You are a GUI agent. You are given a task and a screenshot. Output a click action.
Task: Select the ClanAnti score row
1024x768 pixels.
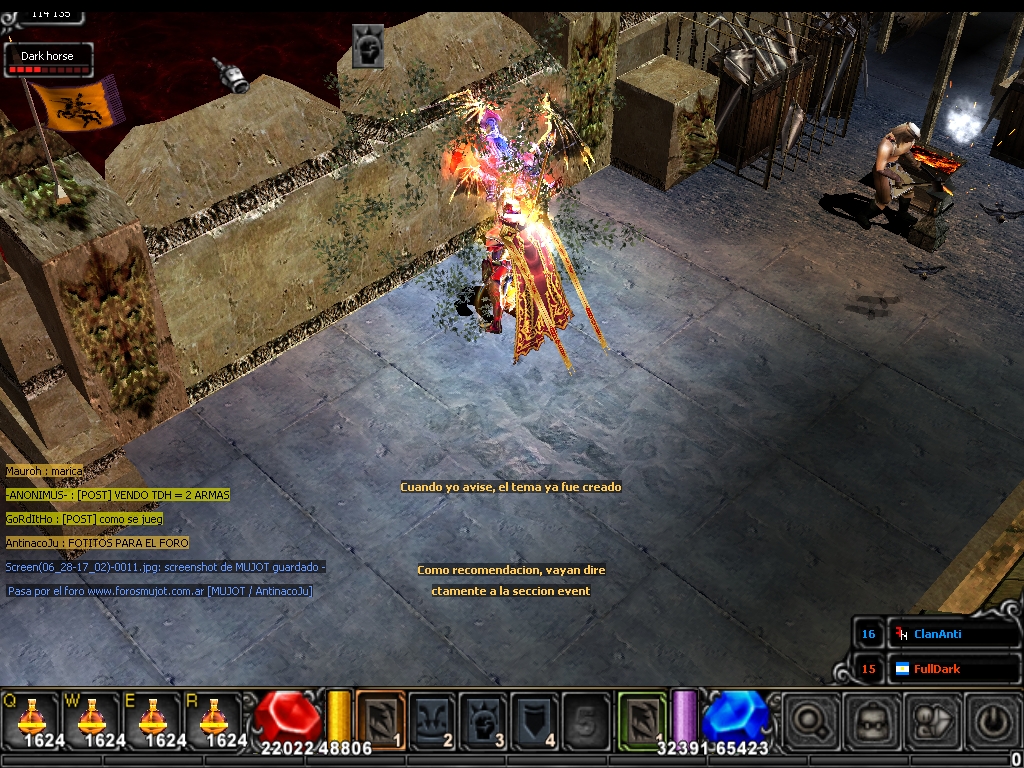pos(937,634)
